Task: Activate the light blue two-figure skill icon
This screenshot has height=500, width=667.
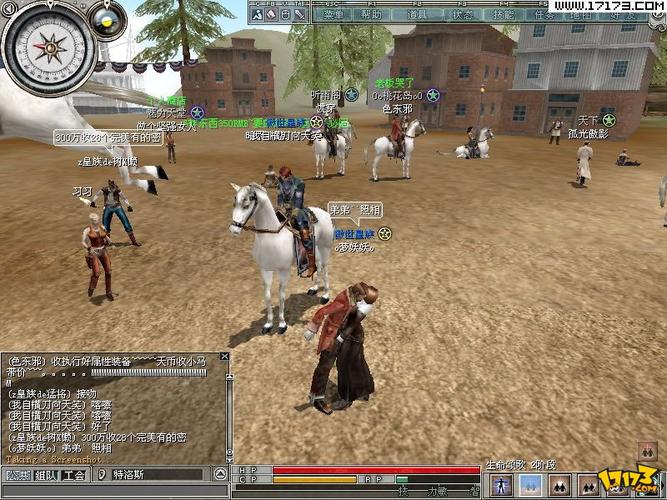Action: [530, 485]
